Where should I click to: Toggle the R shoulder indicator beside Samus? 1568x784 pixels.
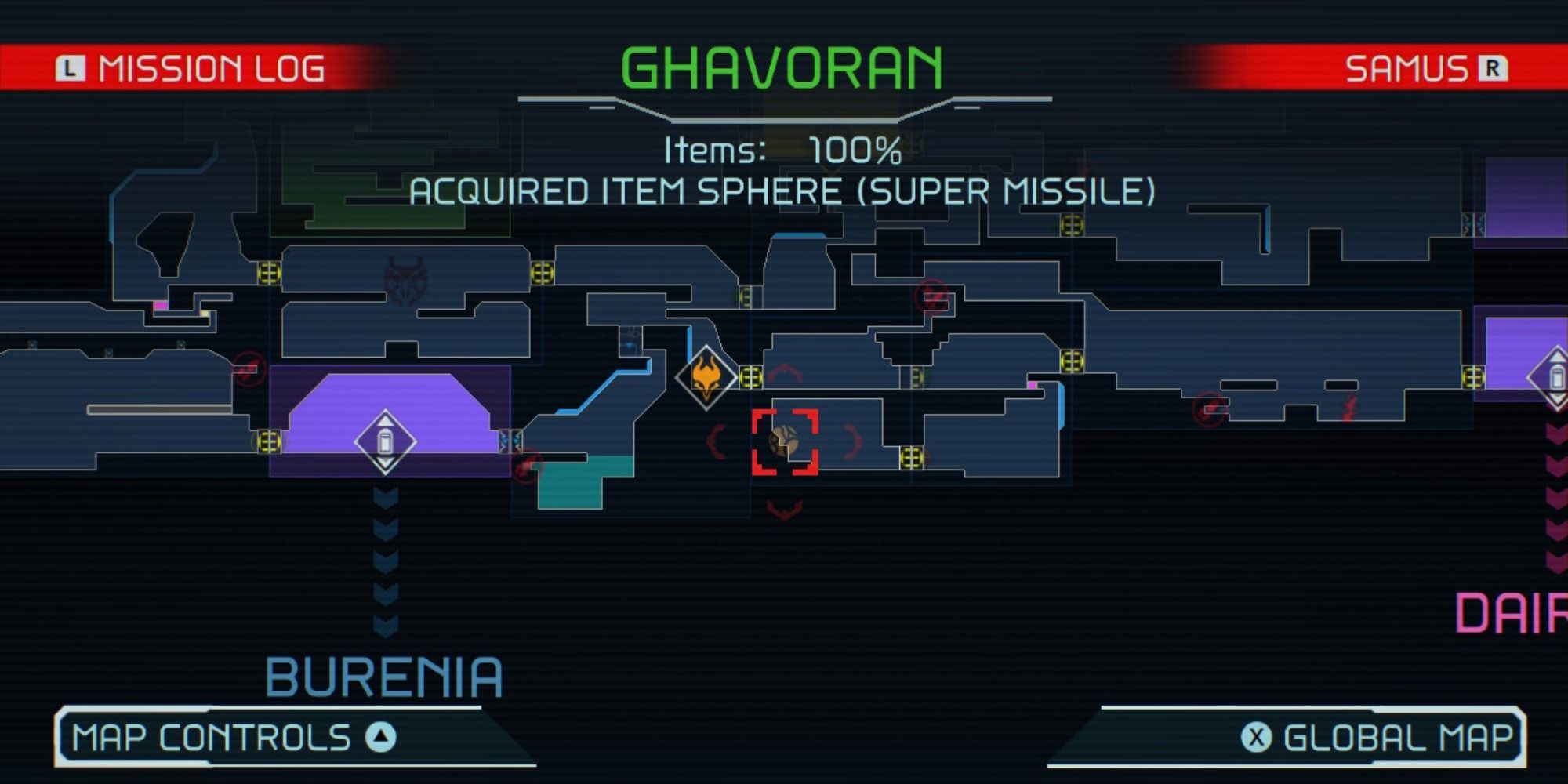coord(1494,69)
